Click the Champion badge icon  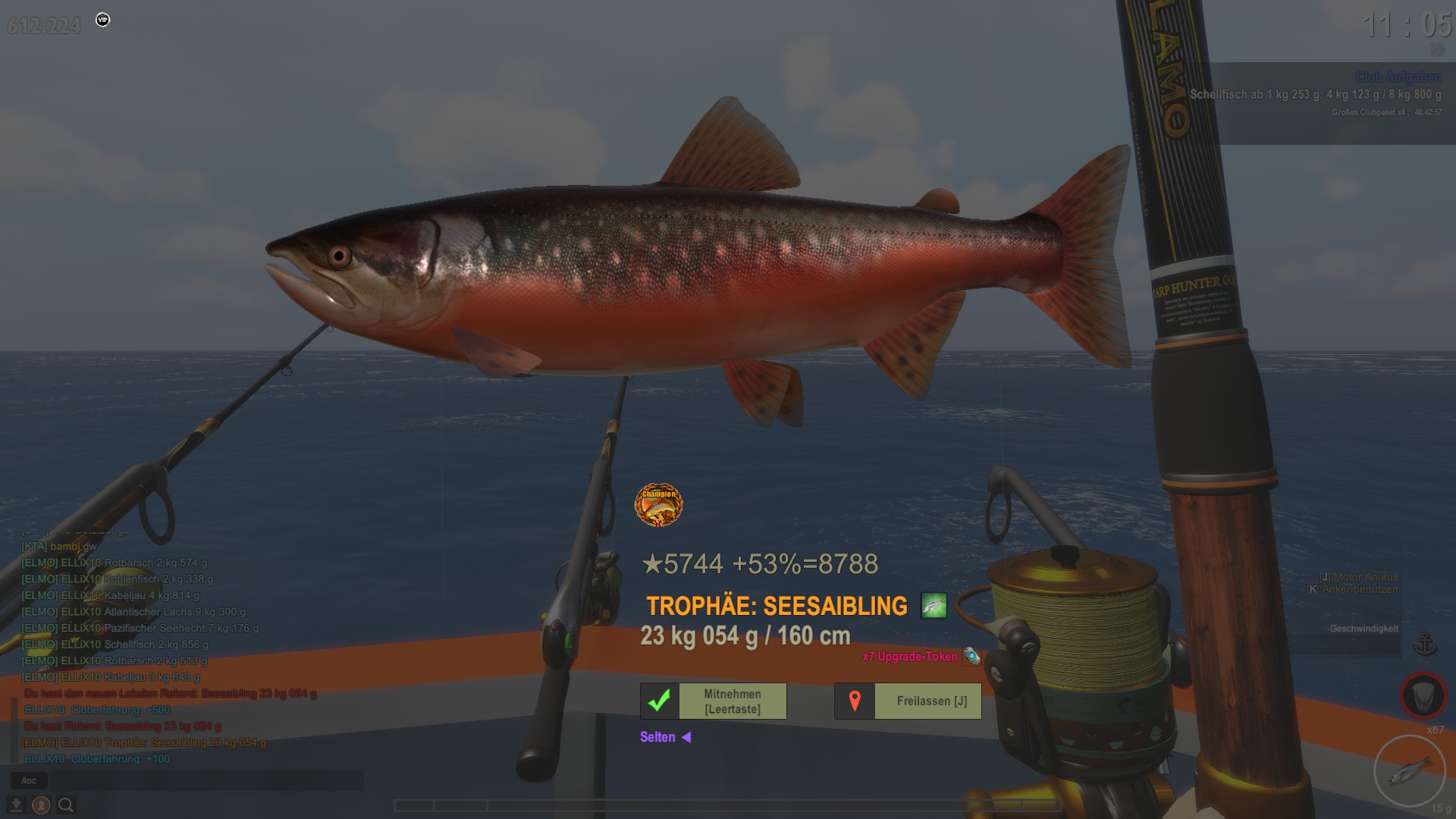pos(658,504)
